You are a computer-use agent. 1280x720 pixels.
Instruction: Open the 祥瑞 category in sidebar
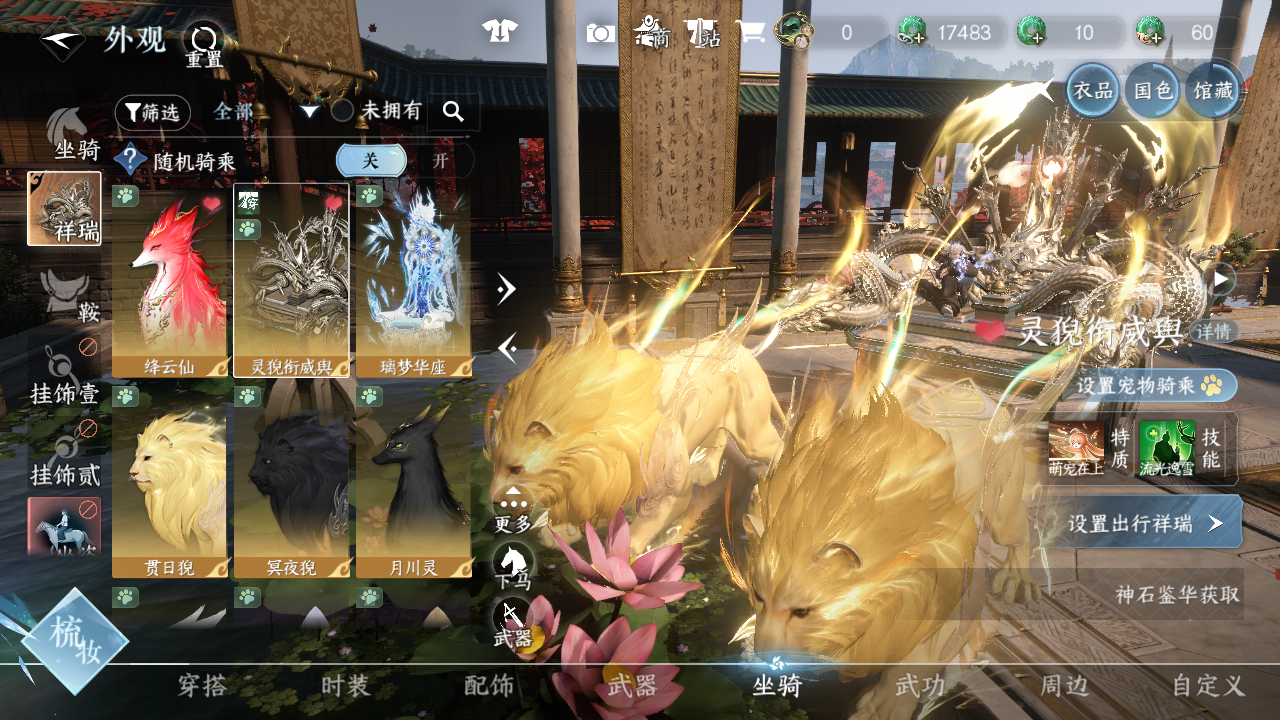tap(64, 208)
